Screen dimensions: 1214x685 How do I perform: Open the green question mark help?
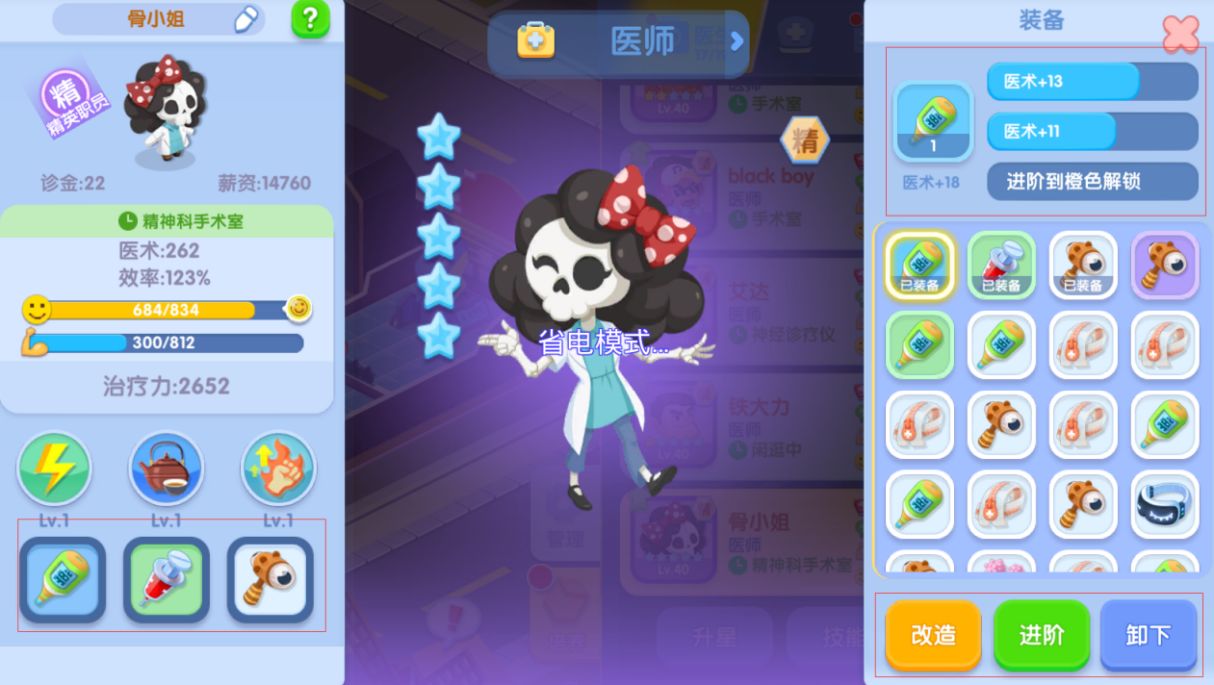point(310,20)
